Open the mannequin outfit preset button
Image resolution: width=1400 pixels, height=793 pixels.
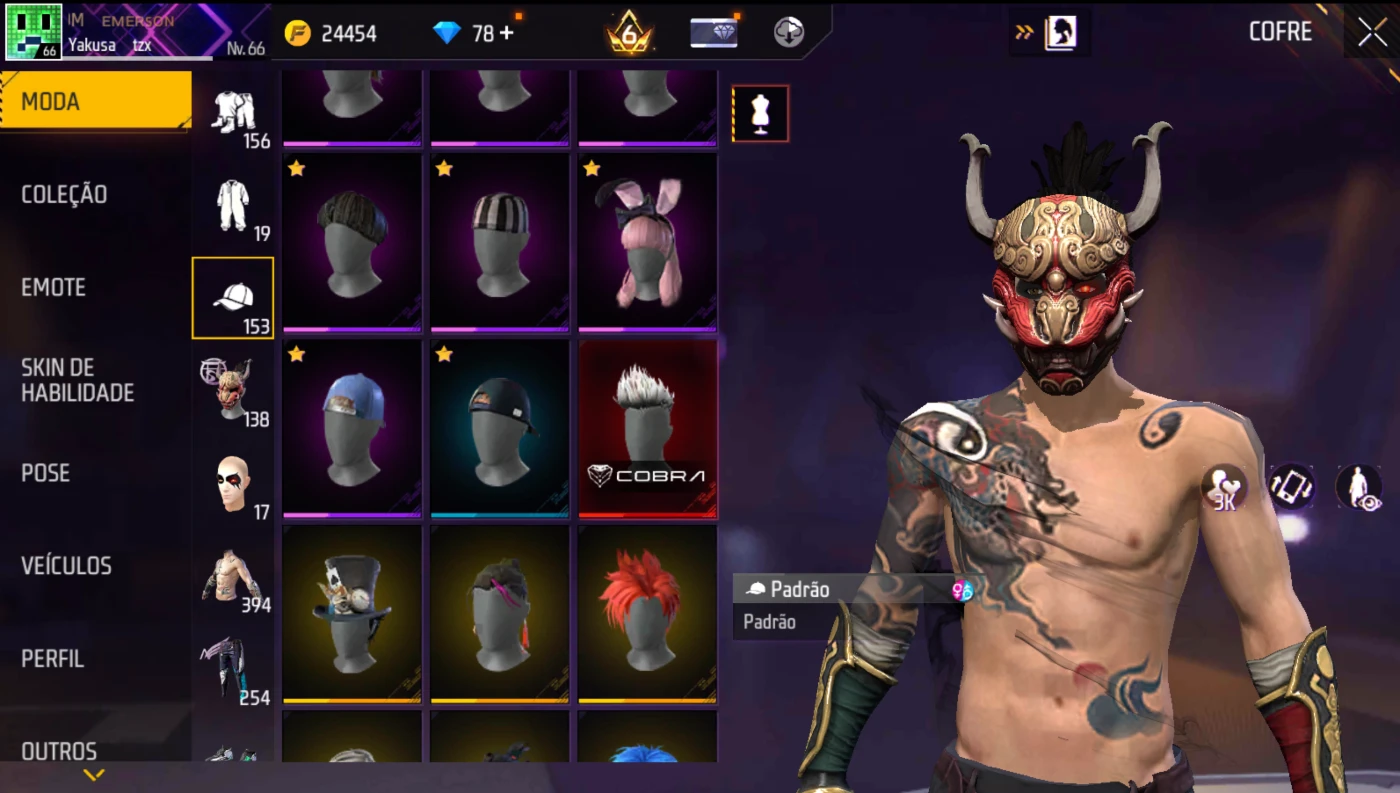760,113
